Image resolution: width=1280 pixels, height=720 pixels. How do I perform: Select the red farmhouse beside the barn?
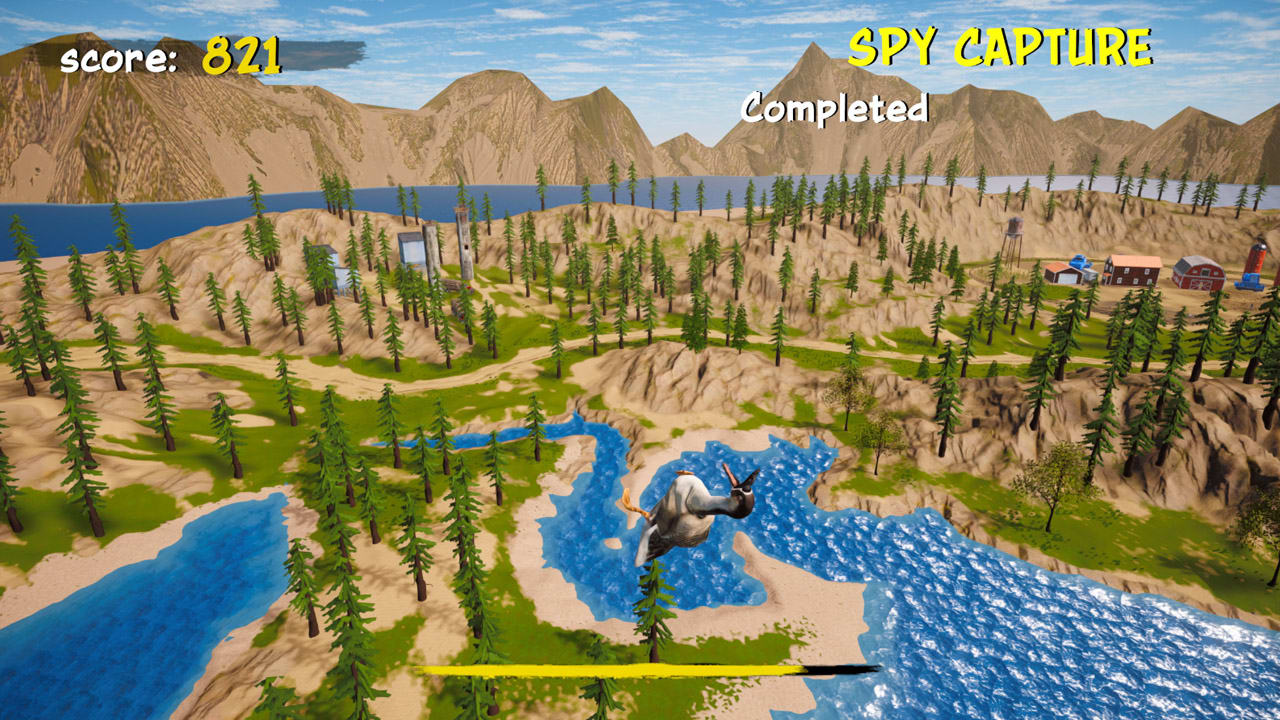pos(1131,271)
